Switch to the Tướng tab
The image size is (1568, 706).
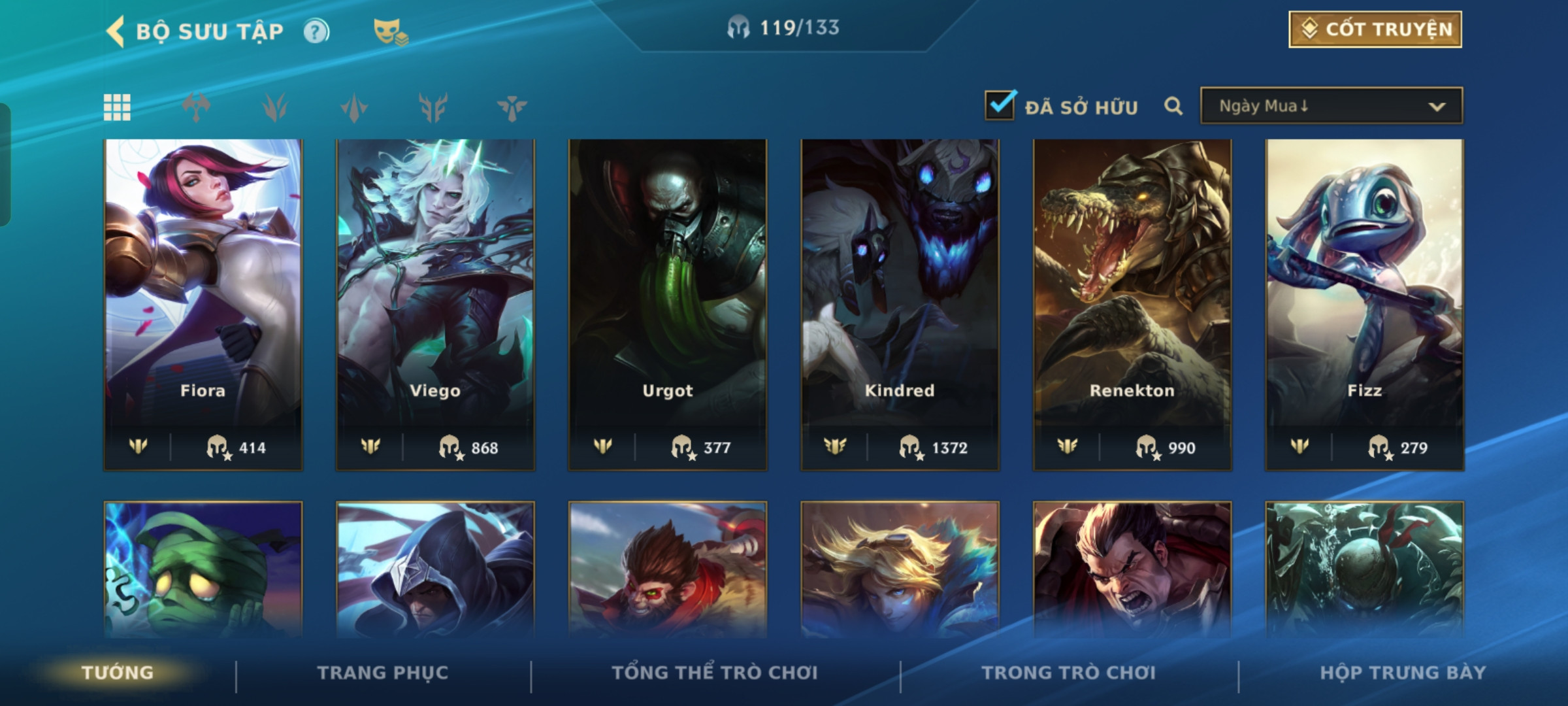118,673
